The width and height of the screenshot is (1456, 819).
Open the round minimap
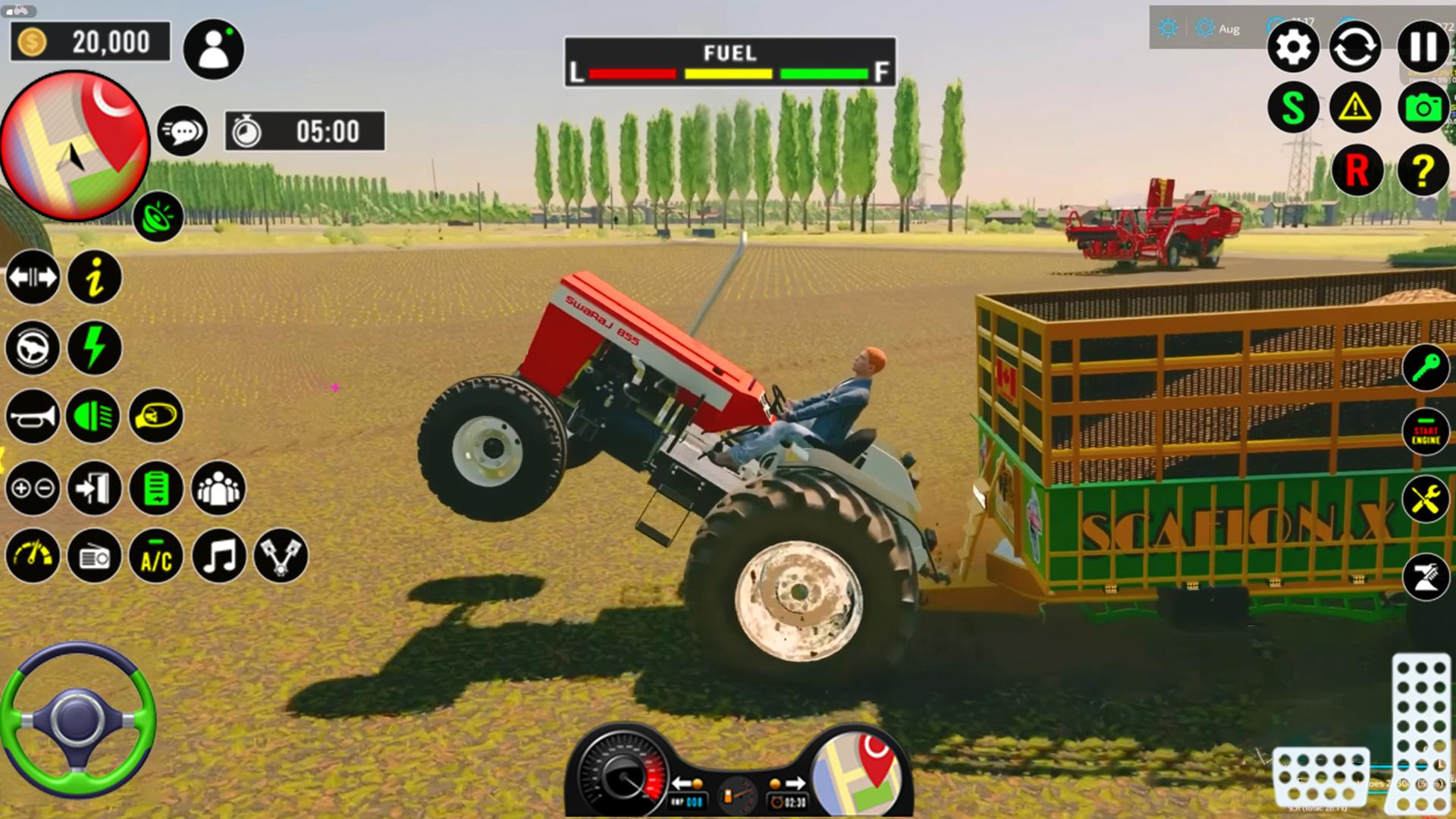tap(74, 146)
